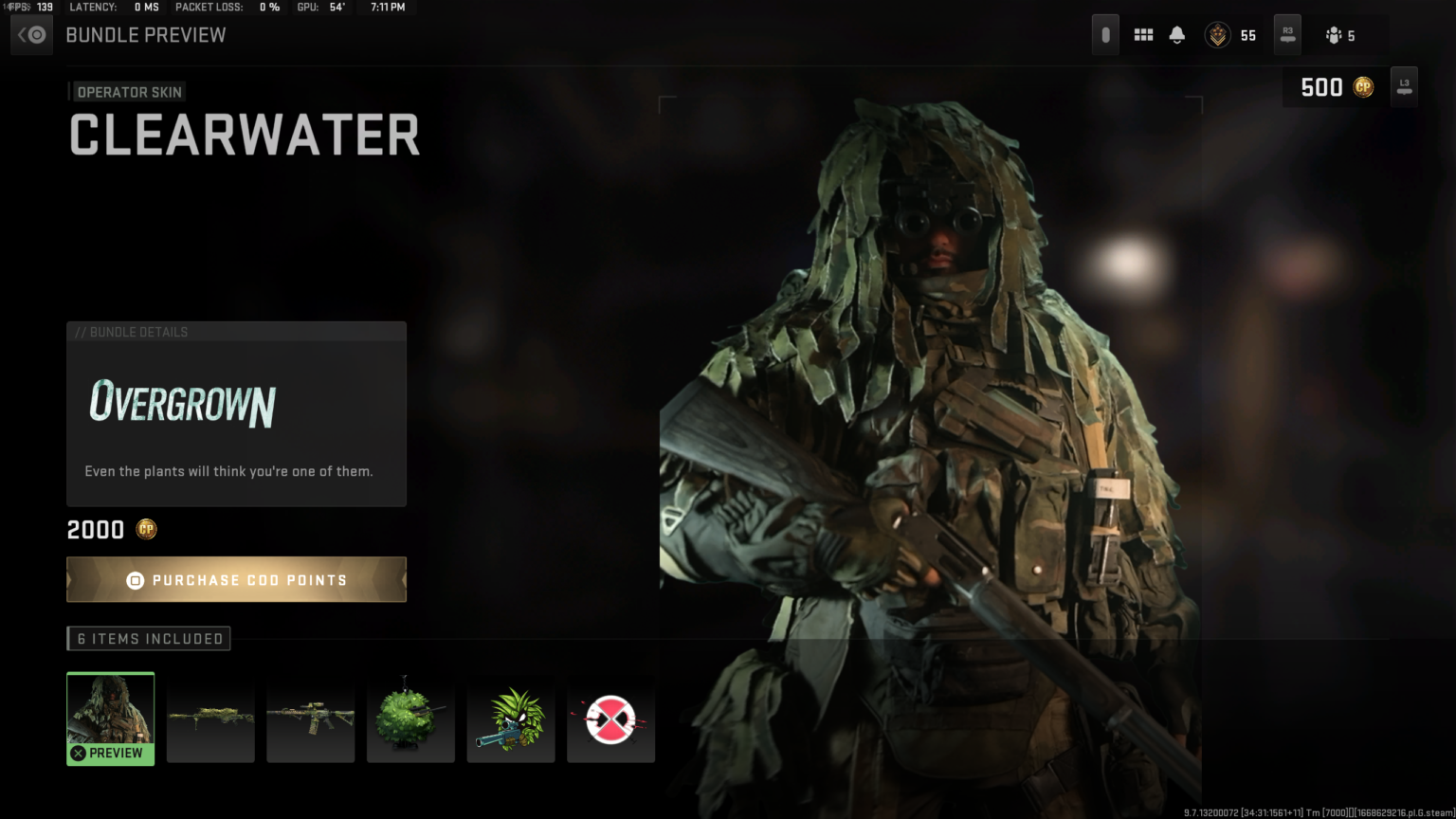Select the mossy sniper rifle blueprint thumbnail
Image resolution: width=1456 pixels, height=819 pixels.
pos(210,719)
